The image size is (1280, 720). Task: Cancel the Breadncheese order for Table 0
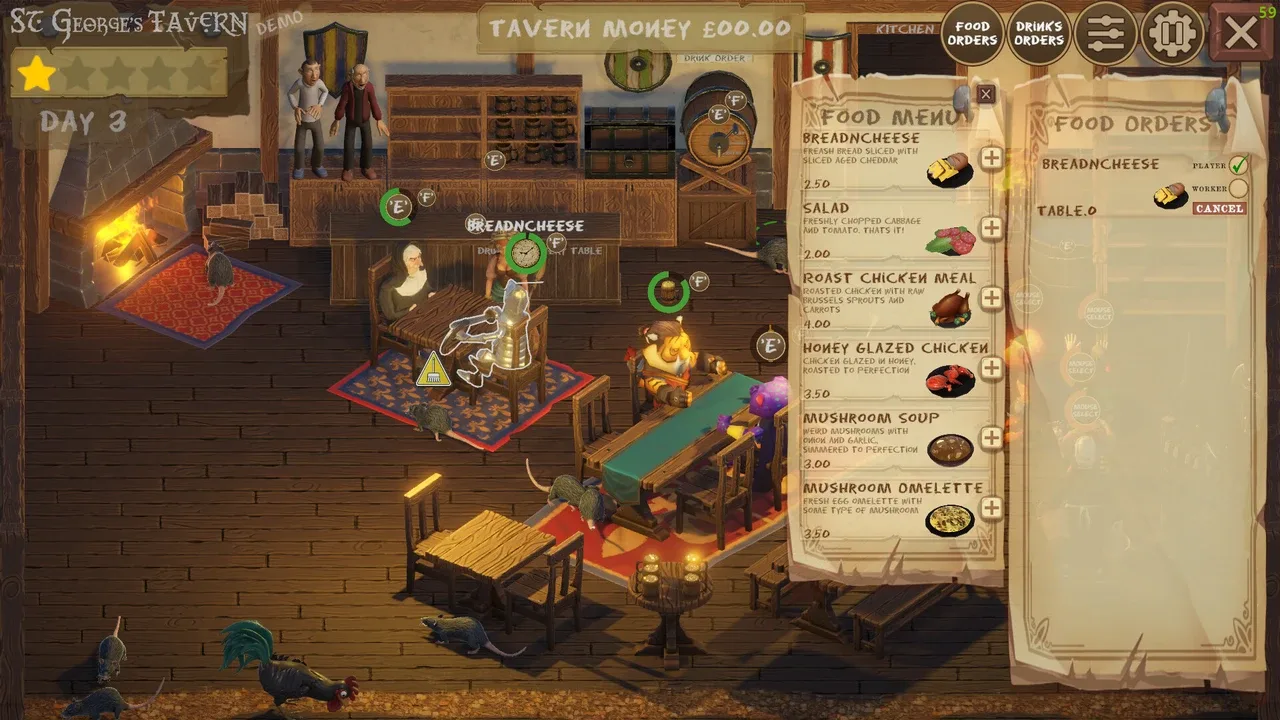[1219, 209]
